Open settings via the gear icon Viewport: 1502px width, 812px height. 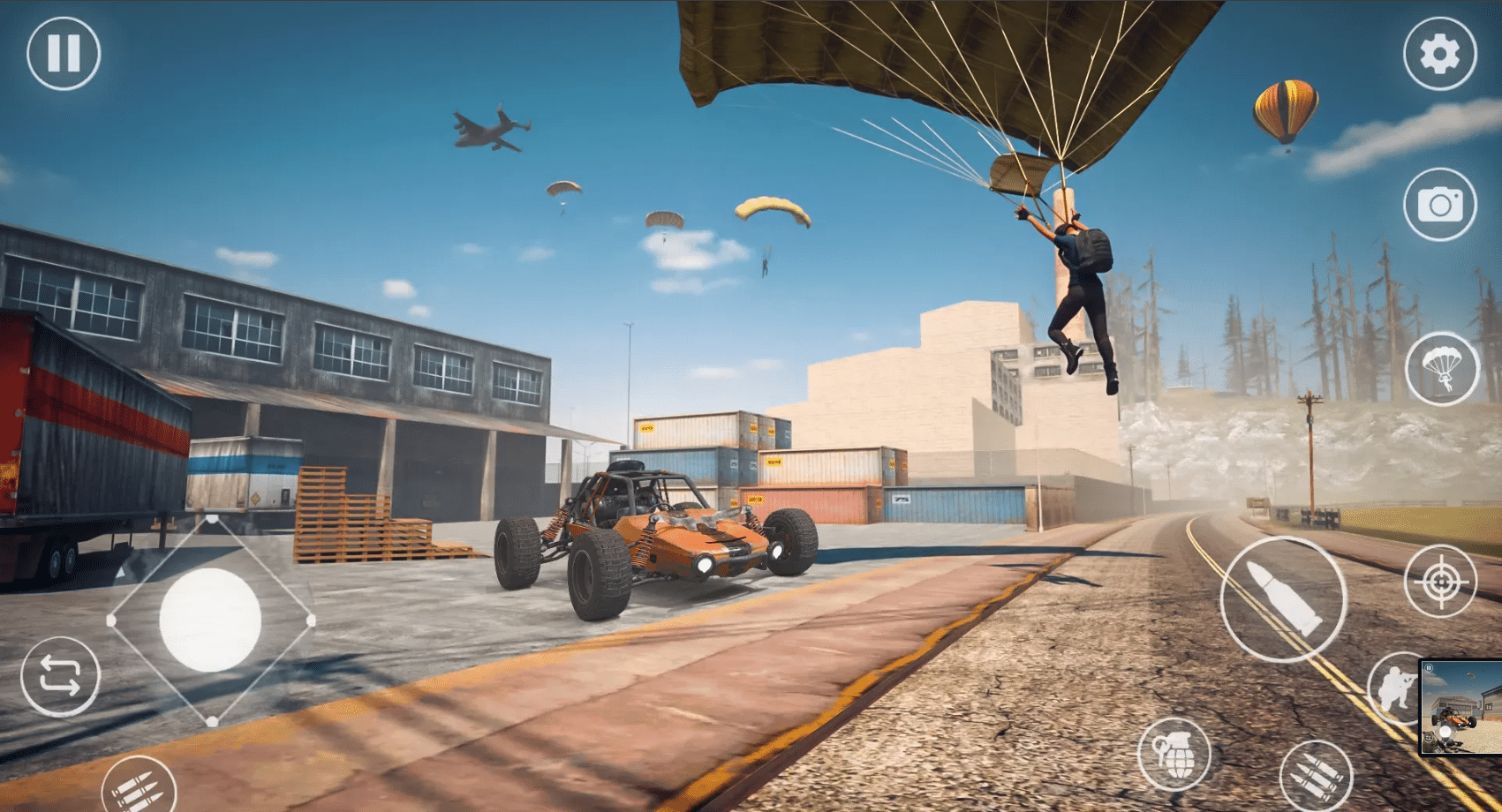click(x=1439, y=54)
